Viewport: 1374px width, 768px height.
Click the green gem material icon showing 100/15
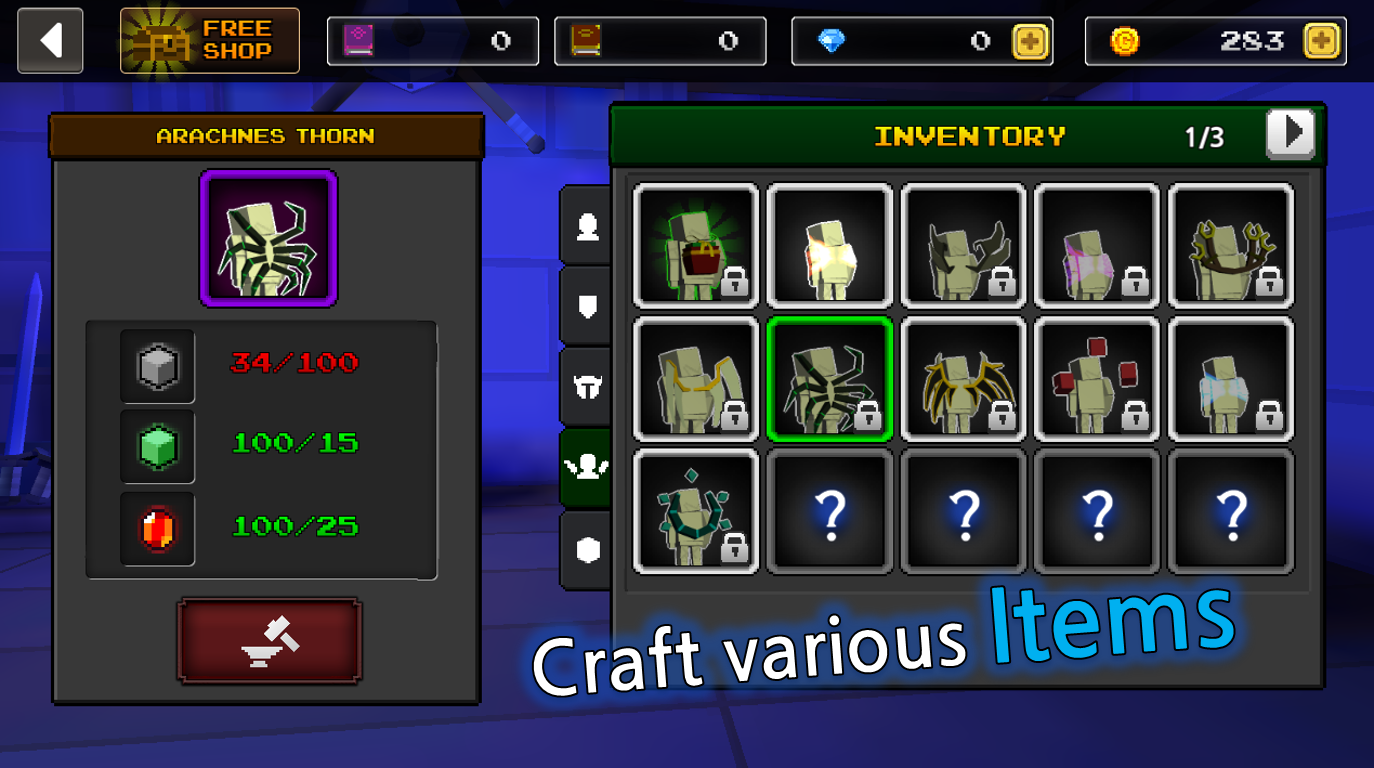coord(157,446)
